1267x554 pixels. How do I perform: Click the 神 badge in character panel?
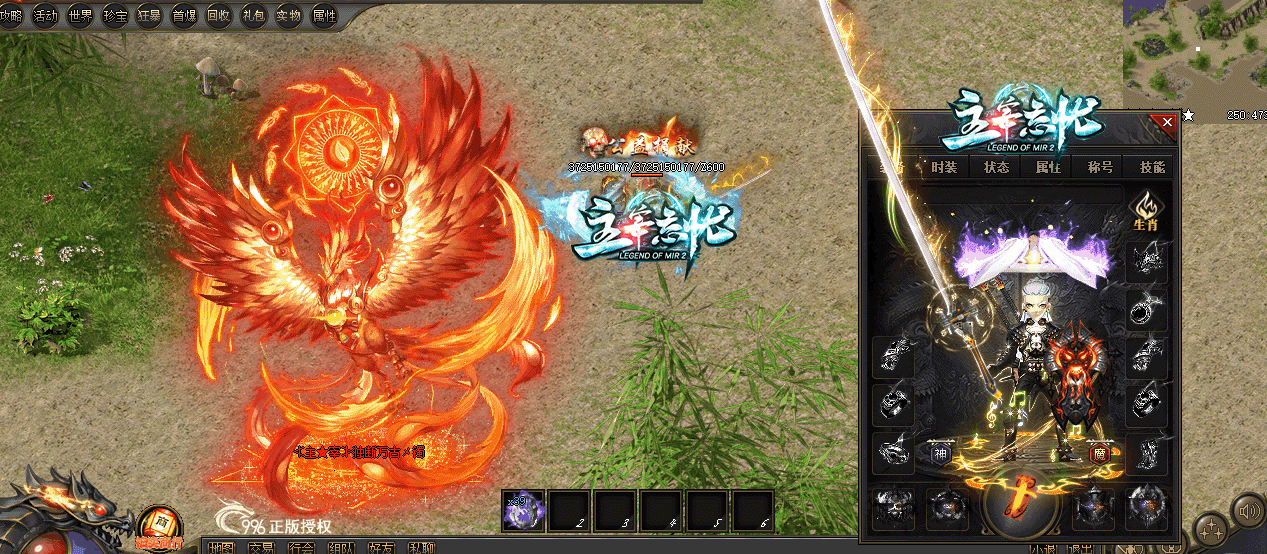(940, 452)
